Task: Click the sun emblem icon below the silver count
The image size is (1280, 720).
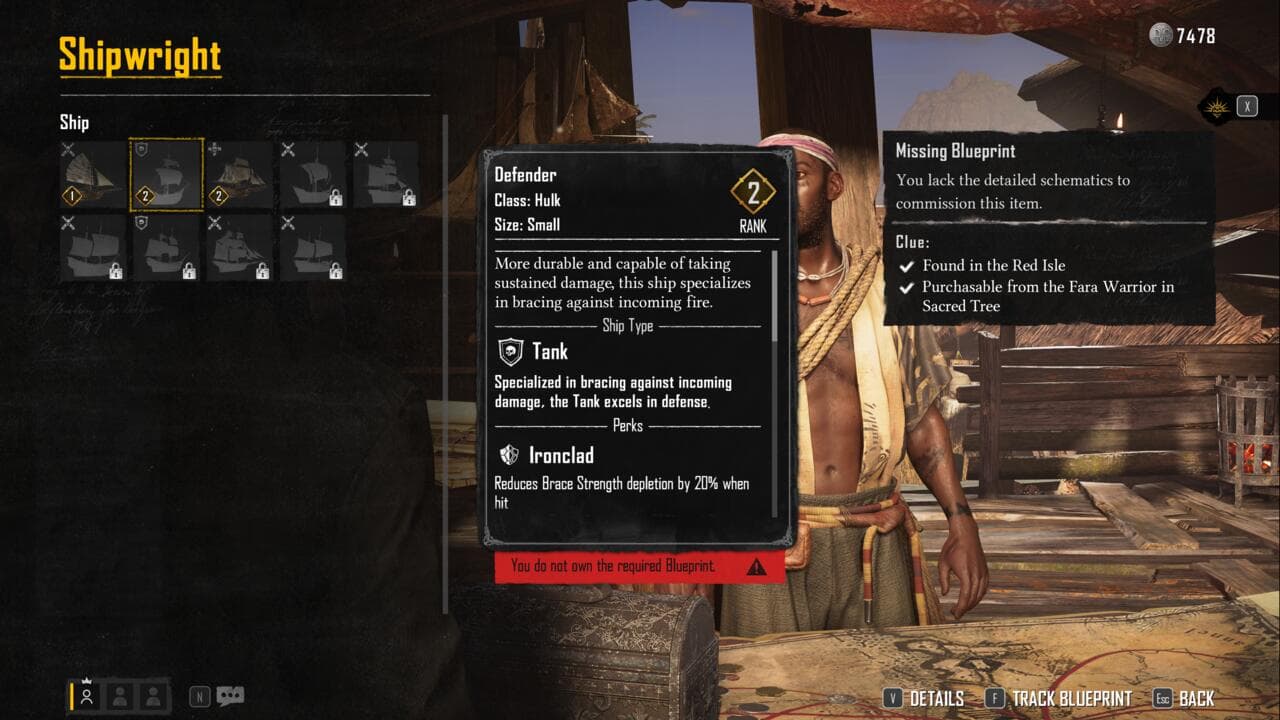Action: coord(1214,107)
